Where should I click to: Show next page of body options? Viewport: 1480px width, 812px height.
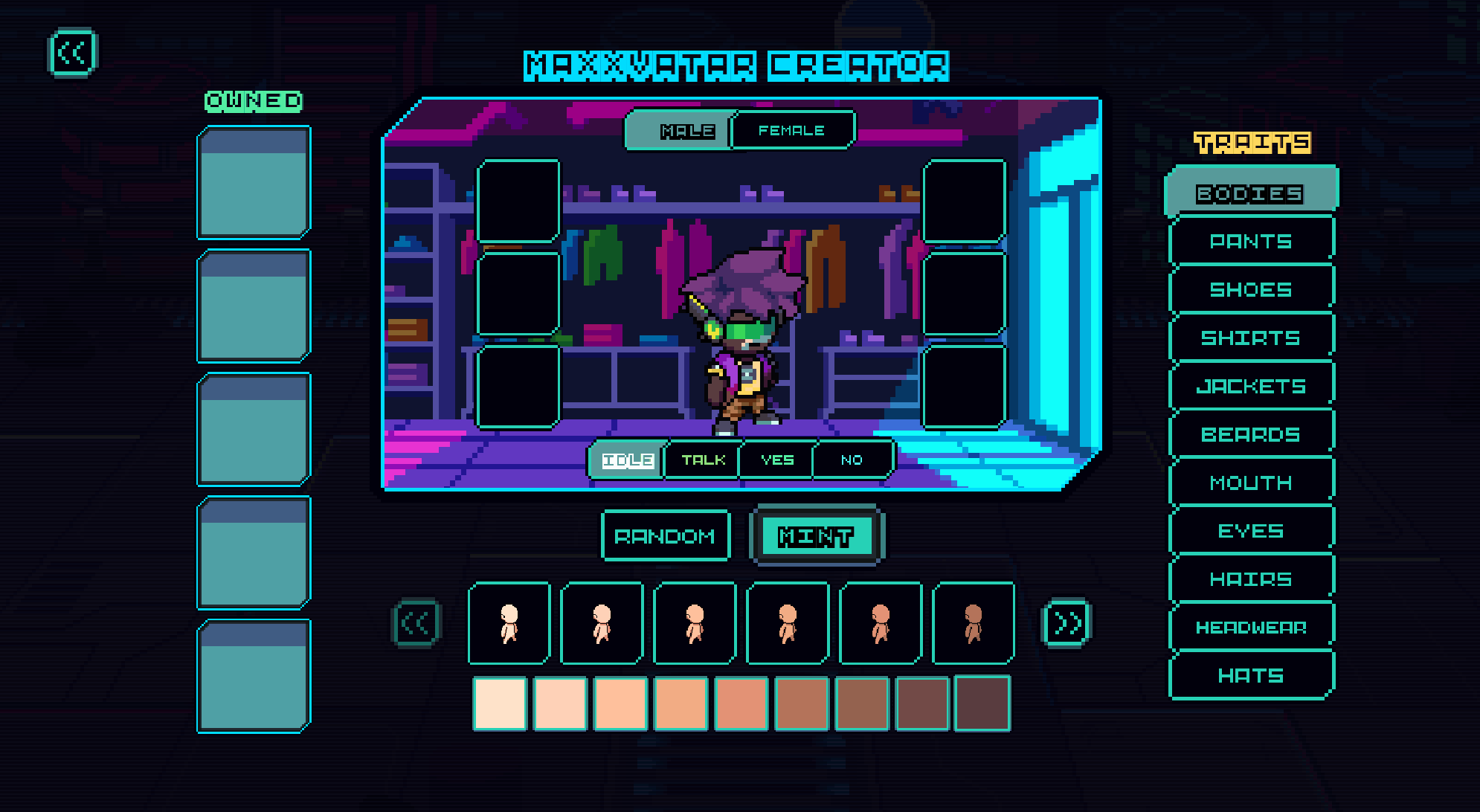1067,623
